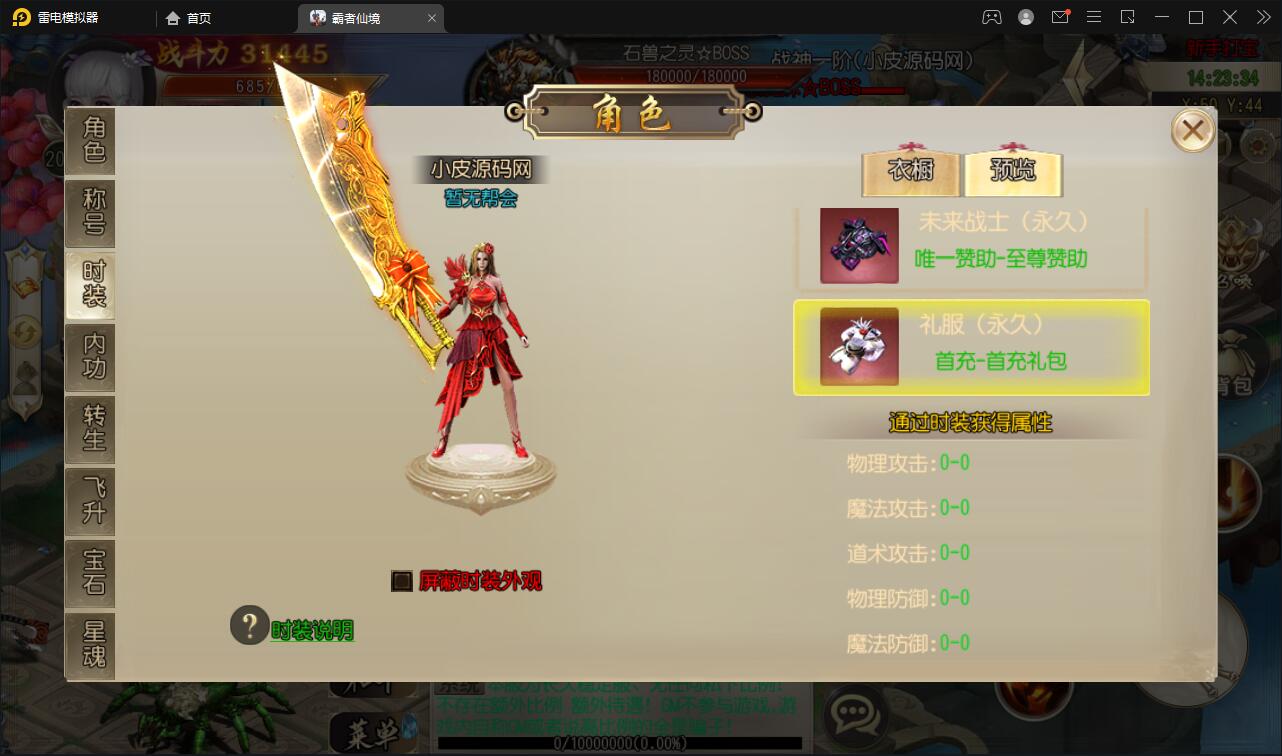Expand the double-arrow chevron in title bar
The height and width of the screenshot is (756, 1282).
pos(1263,17)
